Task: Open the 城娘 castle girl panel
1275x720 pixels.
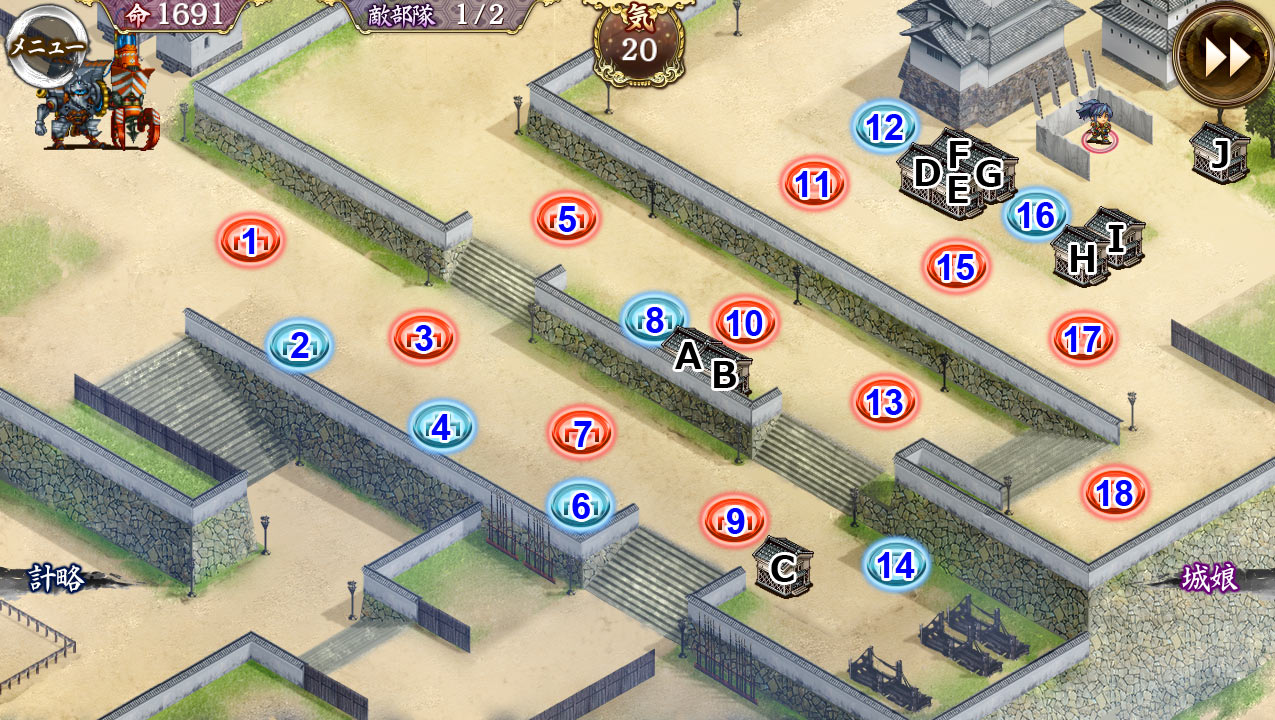Action: pos(1210,578)
